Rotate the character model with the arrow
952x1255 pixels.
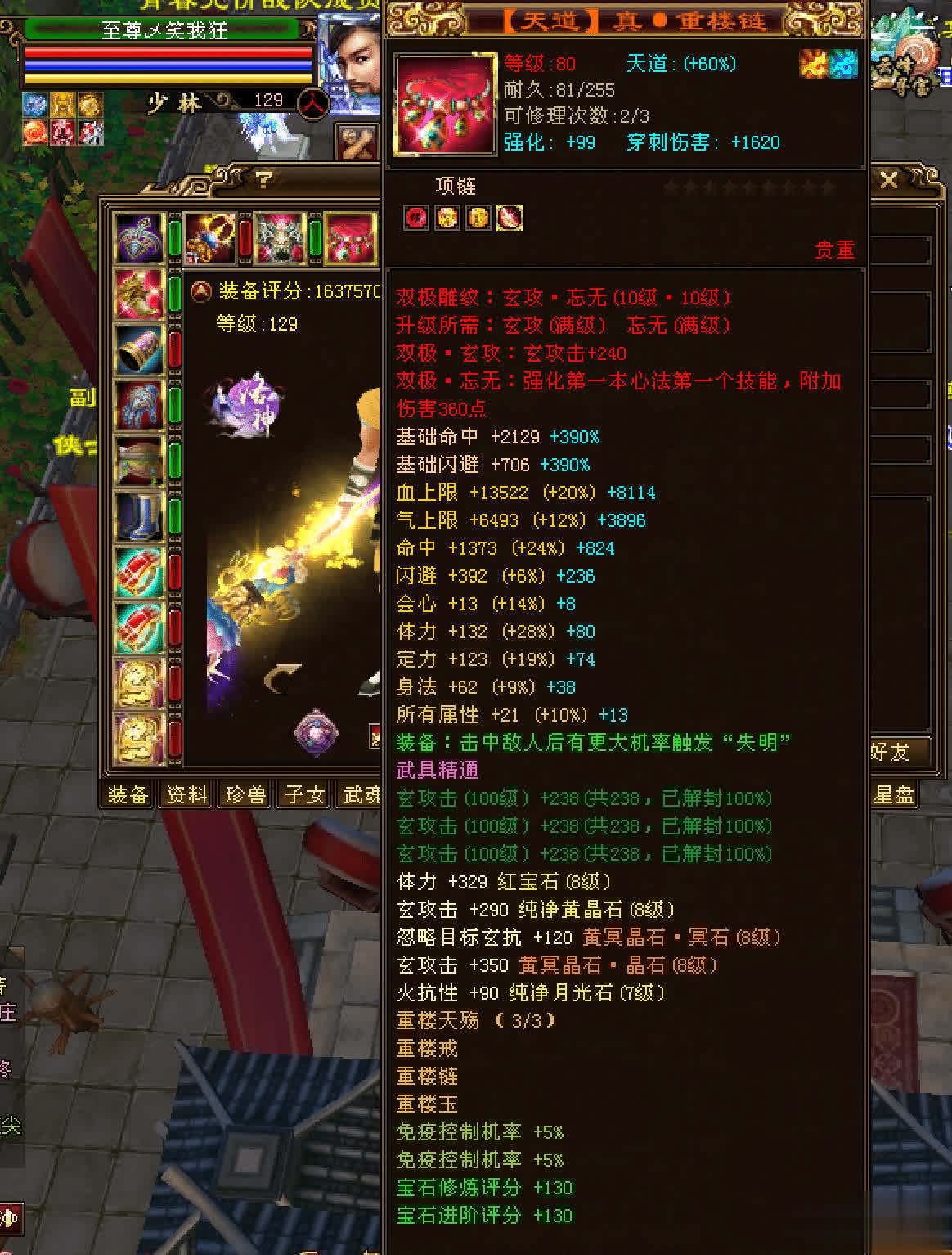281,678
